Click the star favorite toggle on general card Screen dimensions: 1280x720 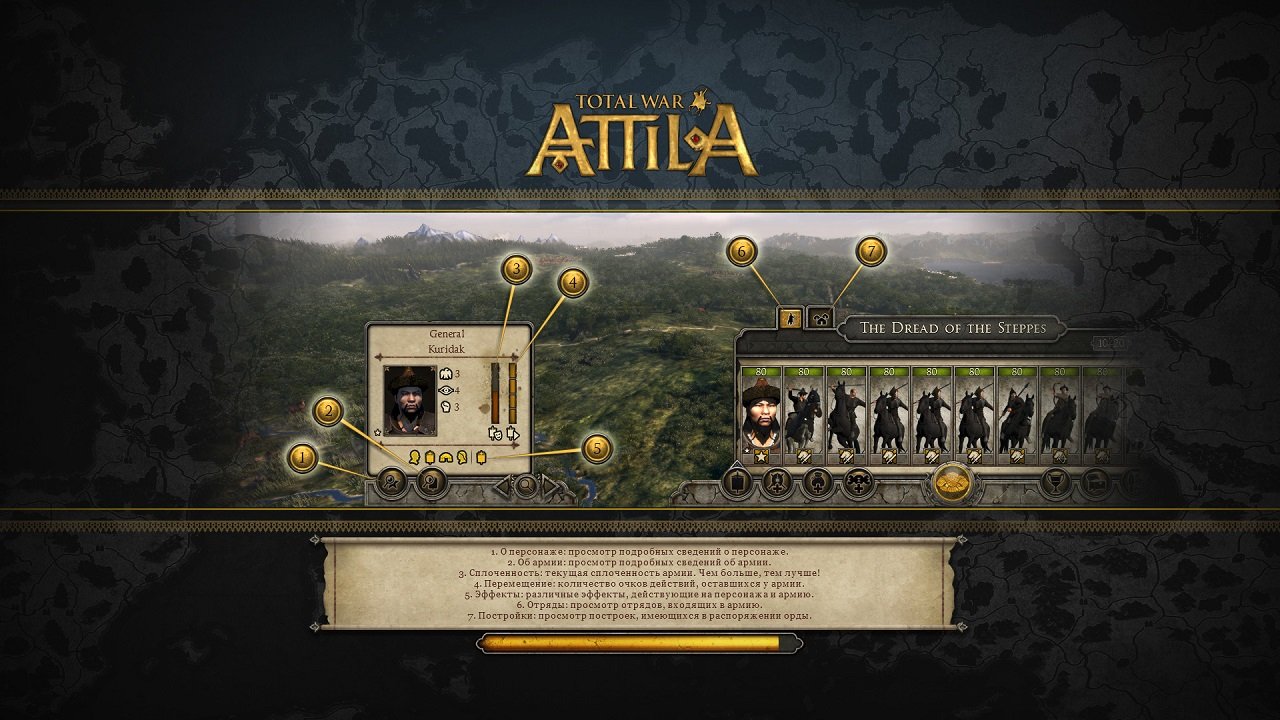click(377, 433)
